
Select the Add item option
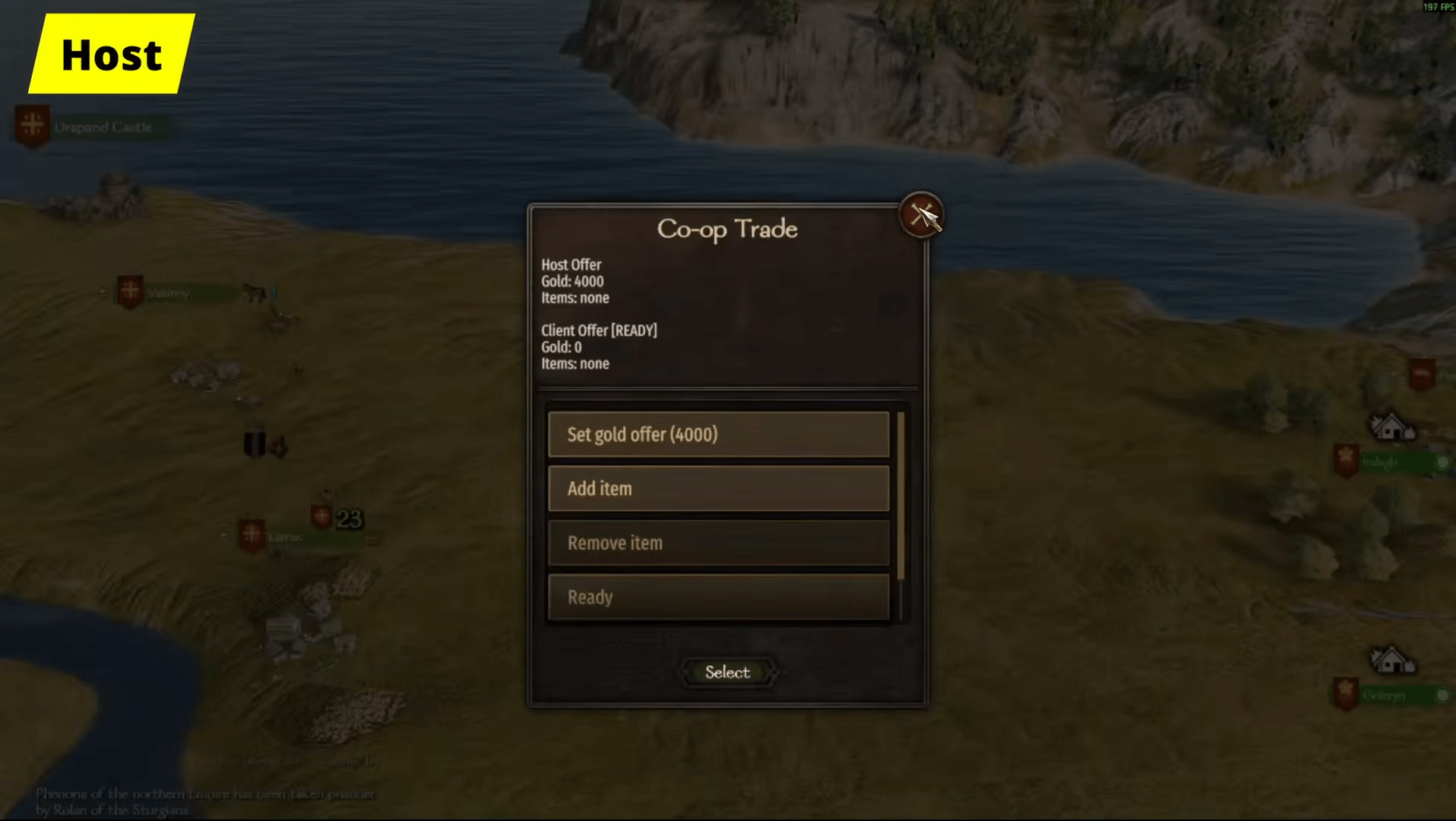(718, 489)
